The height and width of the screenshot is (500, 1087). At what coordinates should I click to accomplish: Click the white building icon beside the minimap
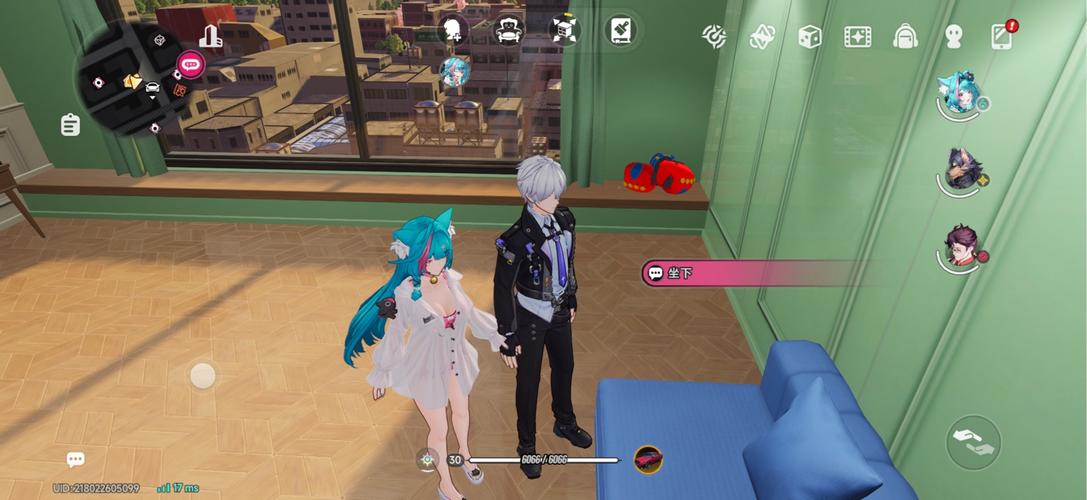[211, 37]
